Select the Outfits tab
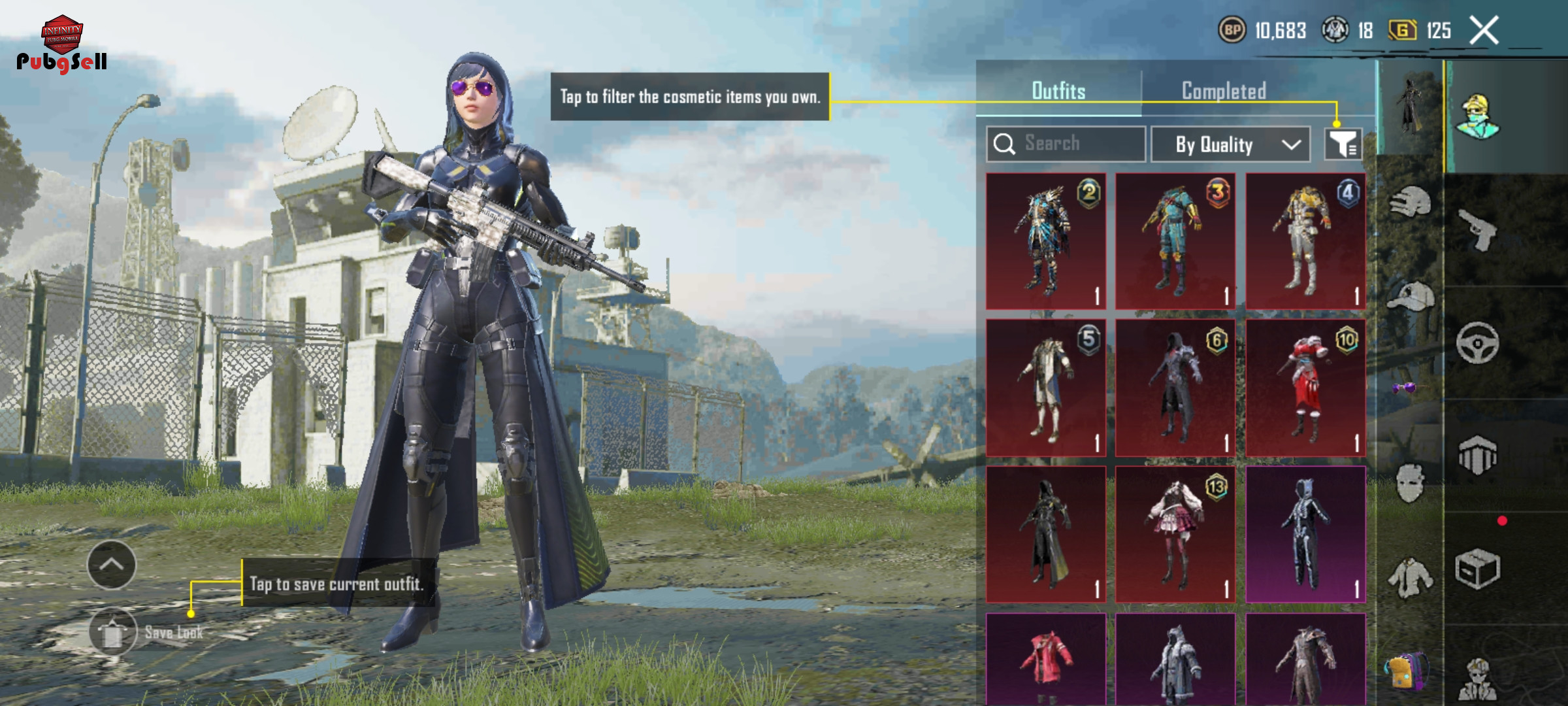 click(1058, 91)
